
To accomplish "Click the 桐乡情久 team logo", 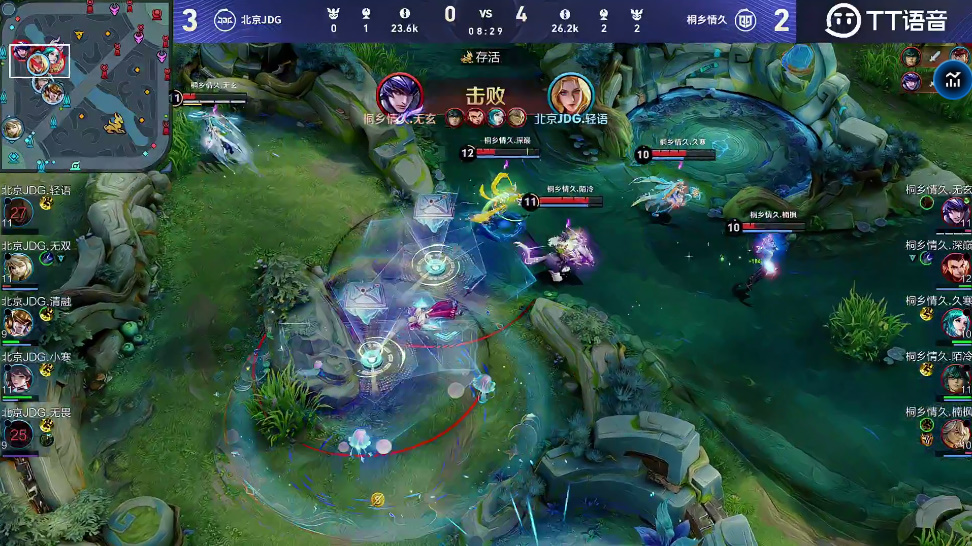I will [x=745, y=20].
